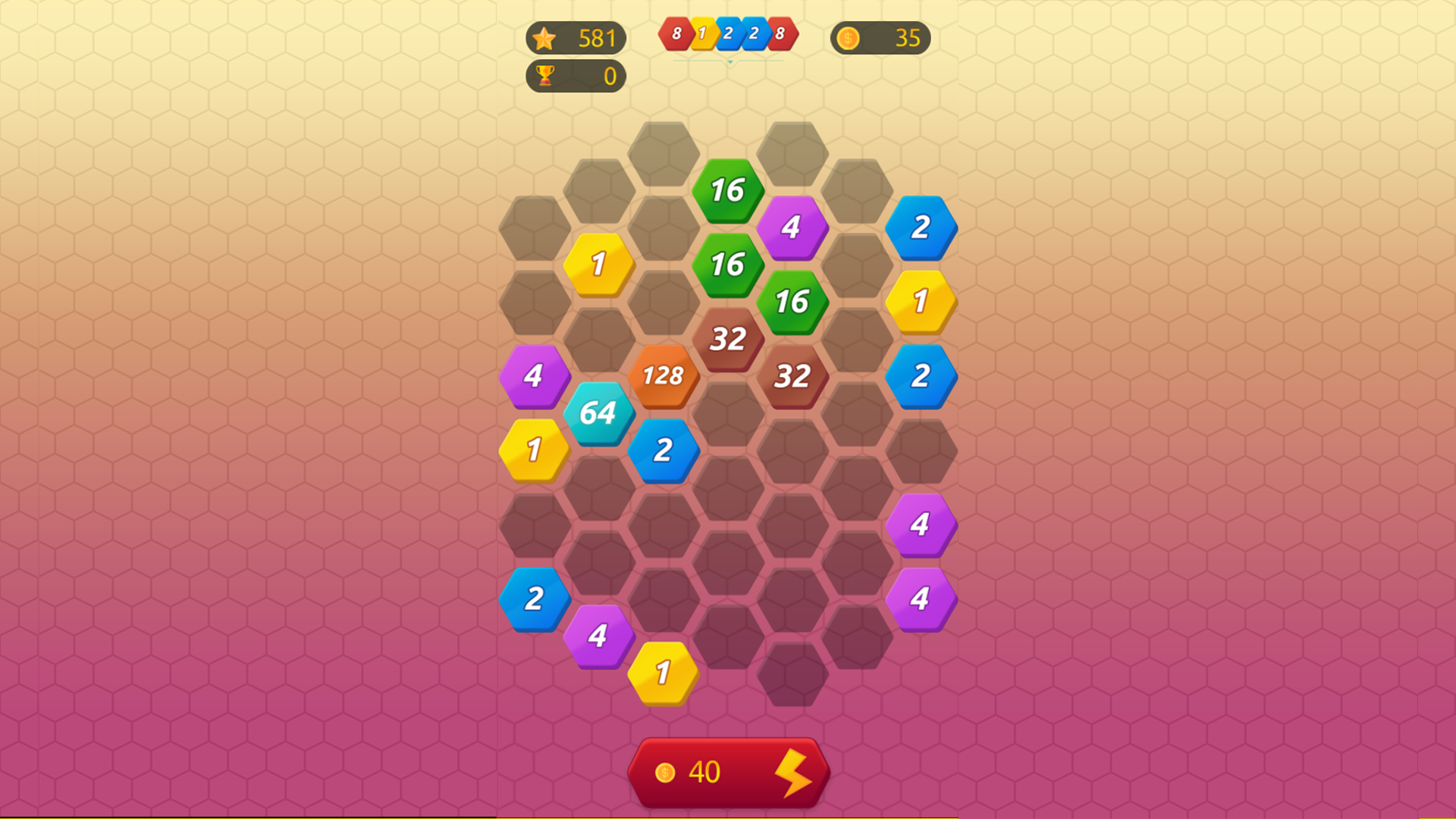Click the brown 32 hexagon near the center
This screenshot has height=819, width=1456.
point(727,339)
